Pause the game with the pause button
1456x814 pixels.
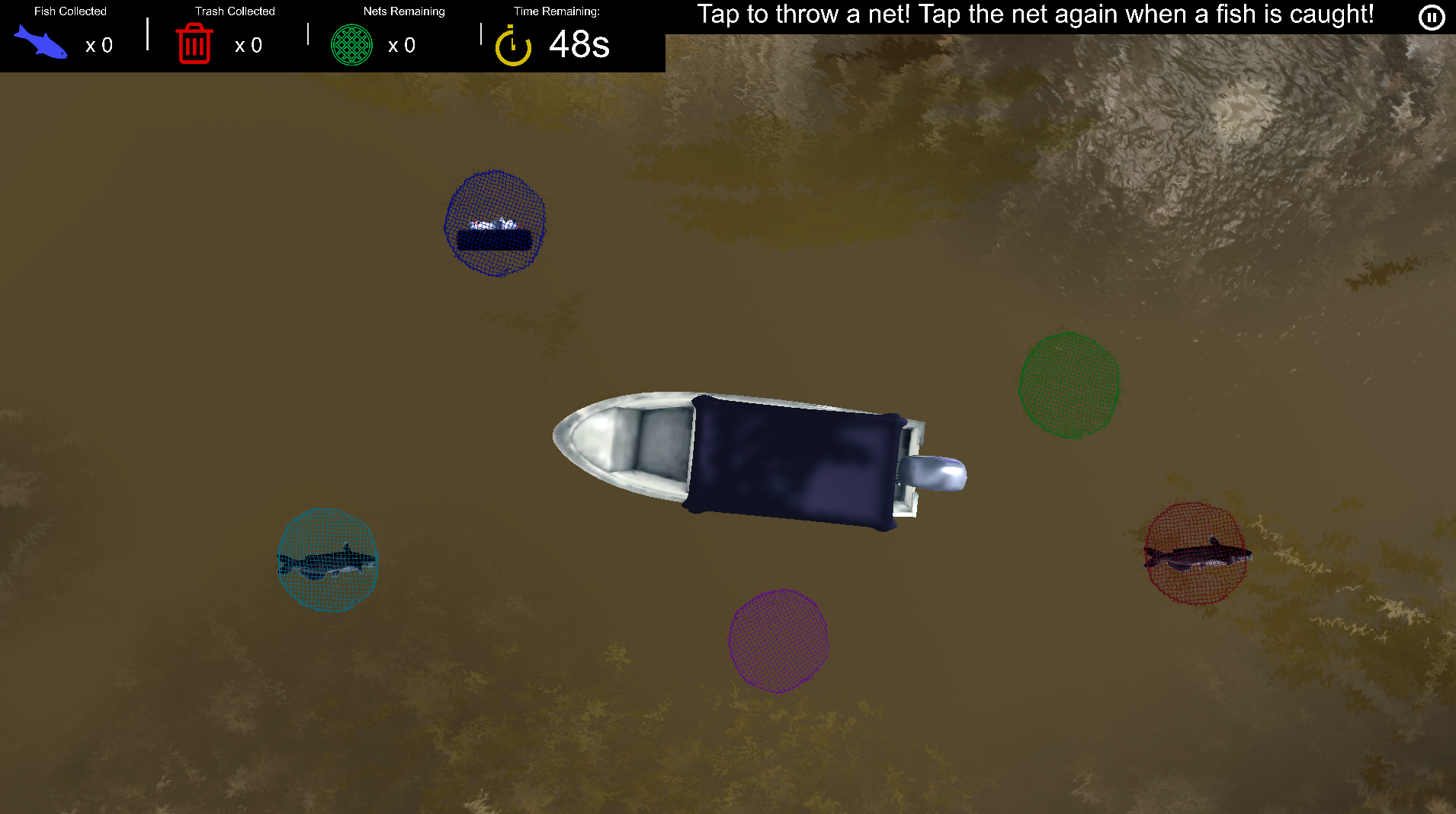pyautogui.click(x=1431, y=17)
